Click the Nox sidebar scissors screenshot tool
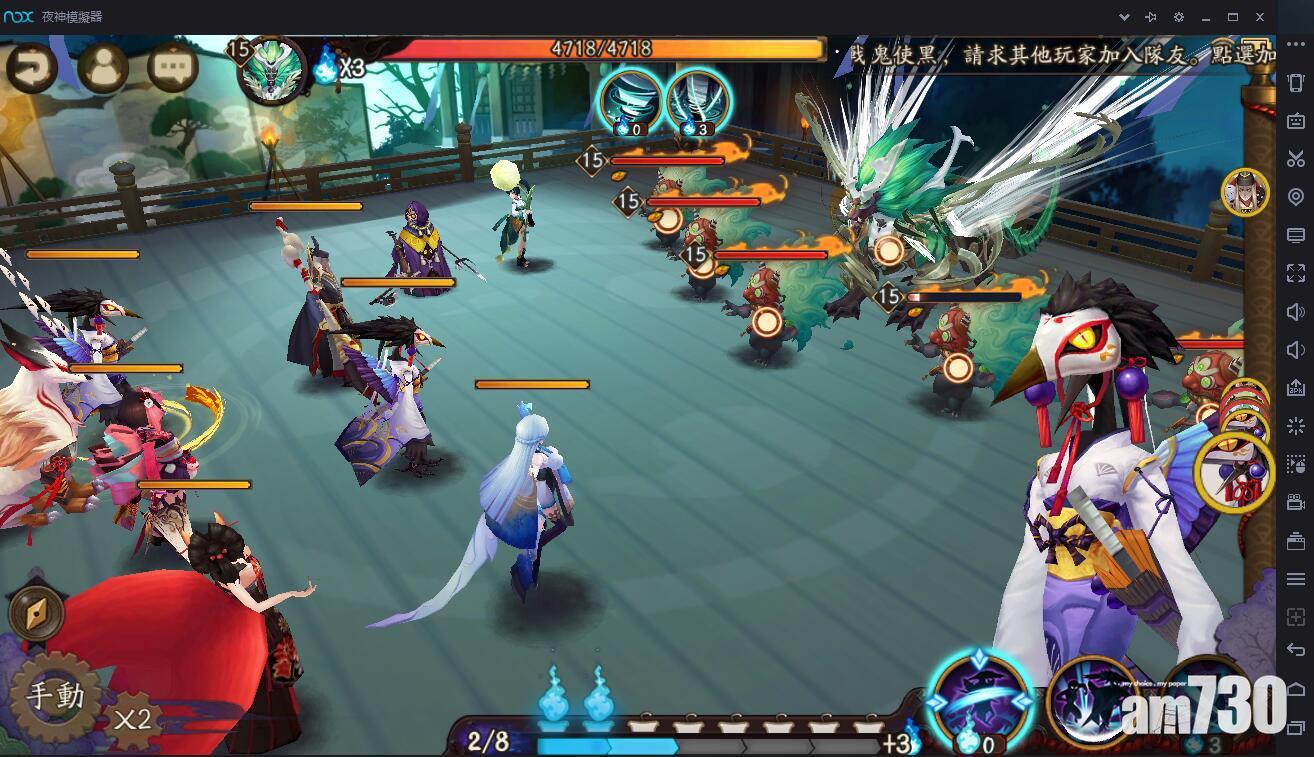Screen dimensions: 1314x757 click(1296, 159)
